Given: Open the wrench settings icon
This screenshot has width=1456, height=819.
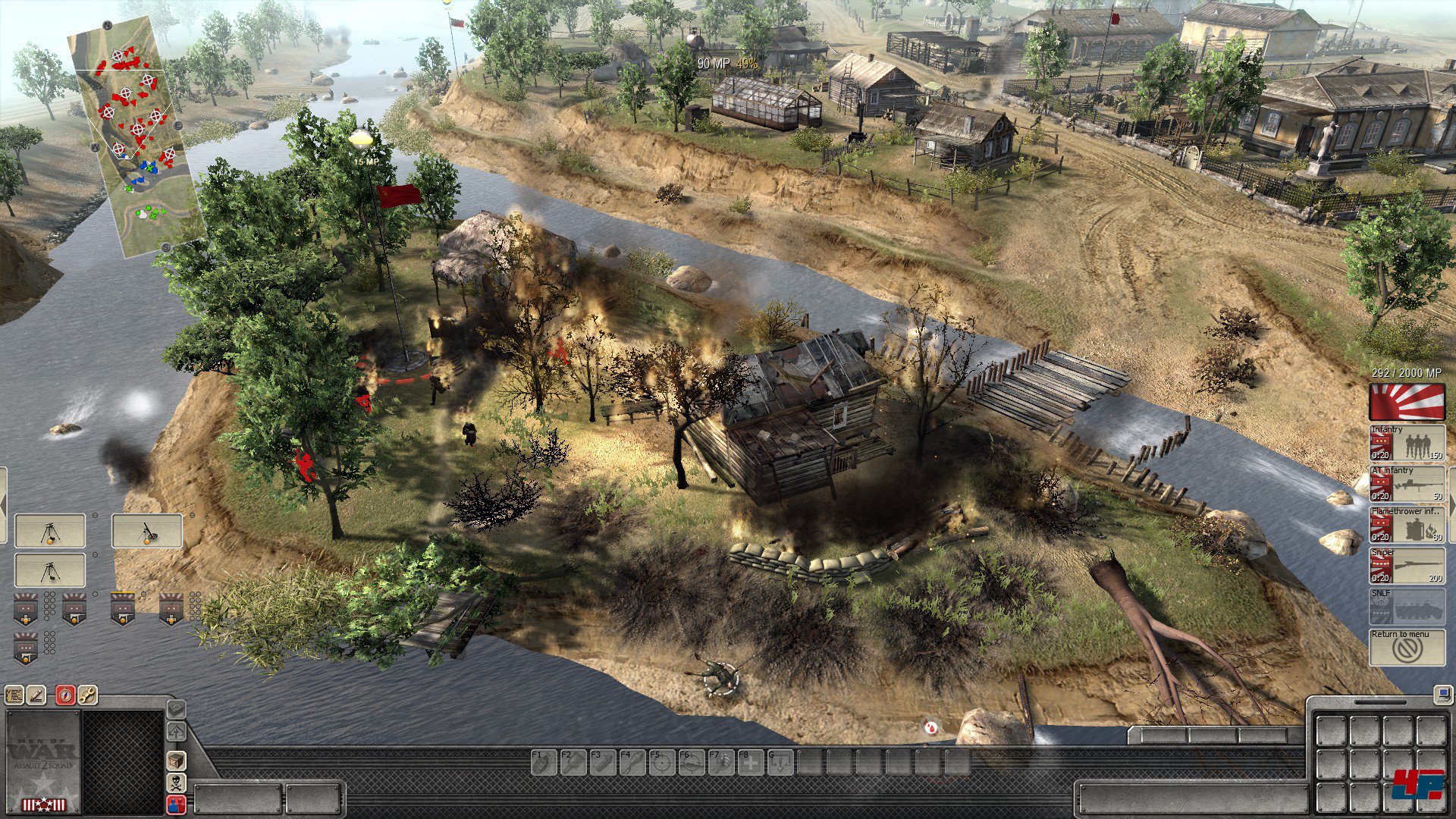Looking at the screenshot, I should 88,695.
